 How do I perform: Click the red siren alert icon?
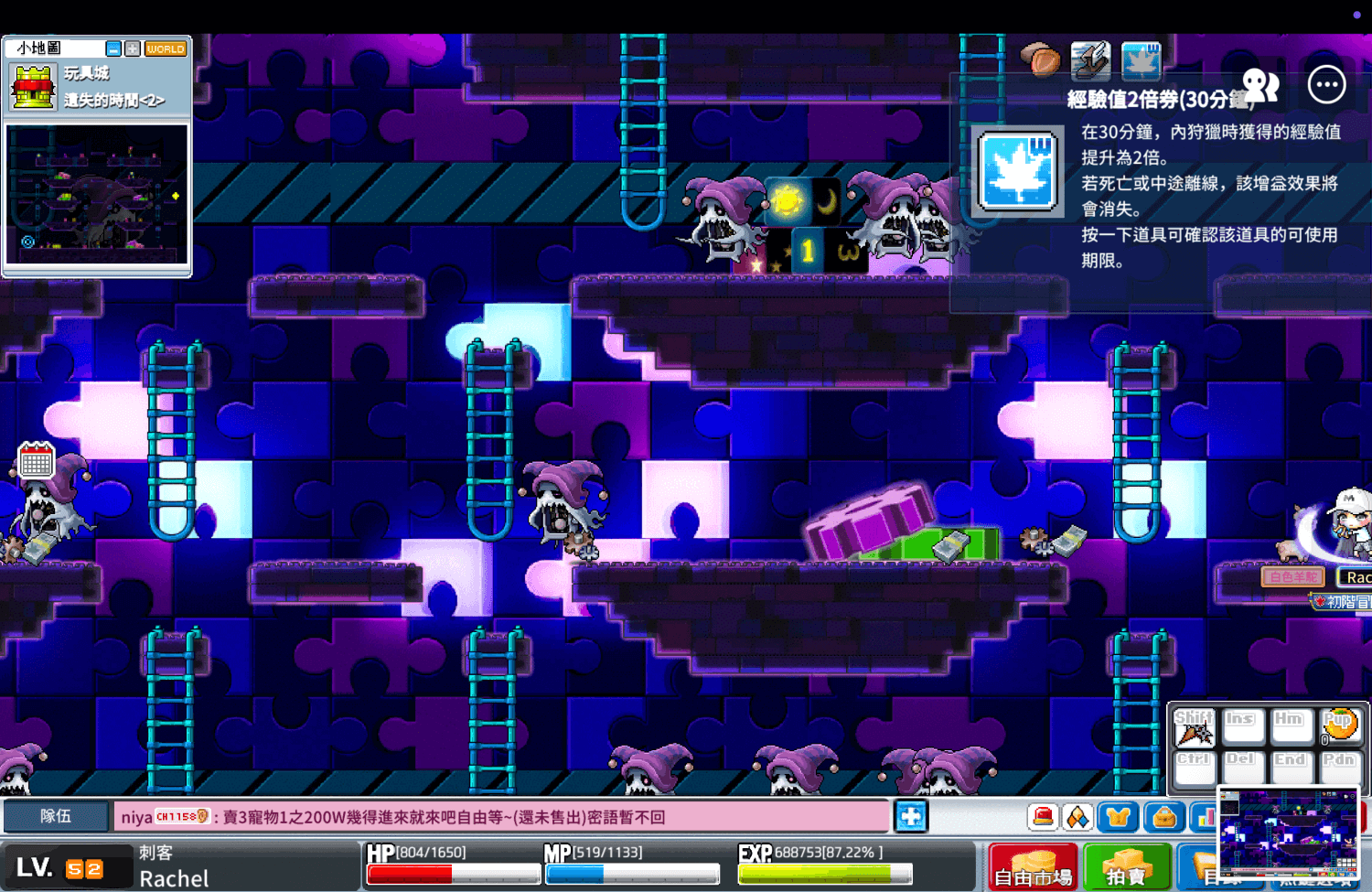point(1042,816)
